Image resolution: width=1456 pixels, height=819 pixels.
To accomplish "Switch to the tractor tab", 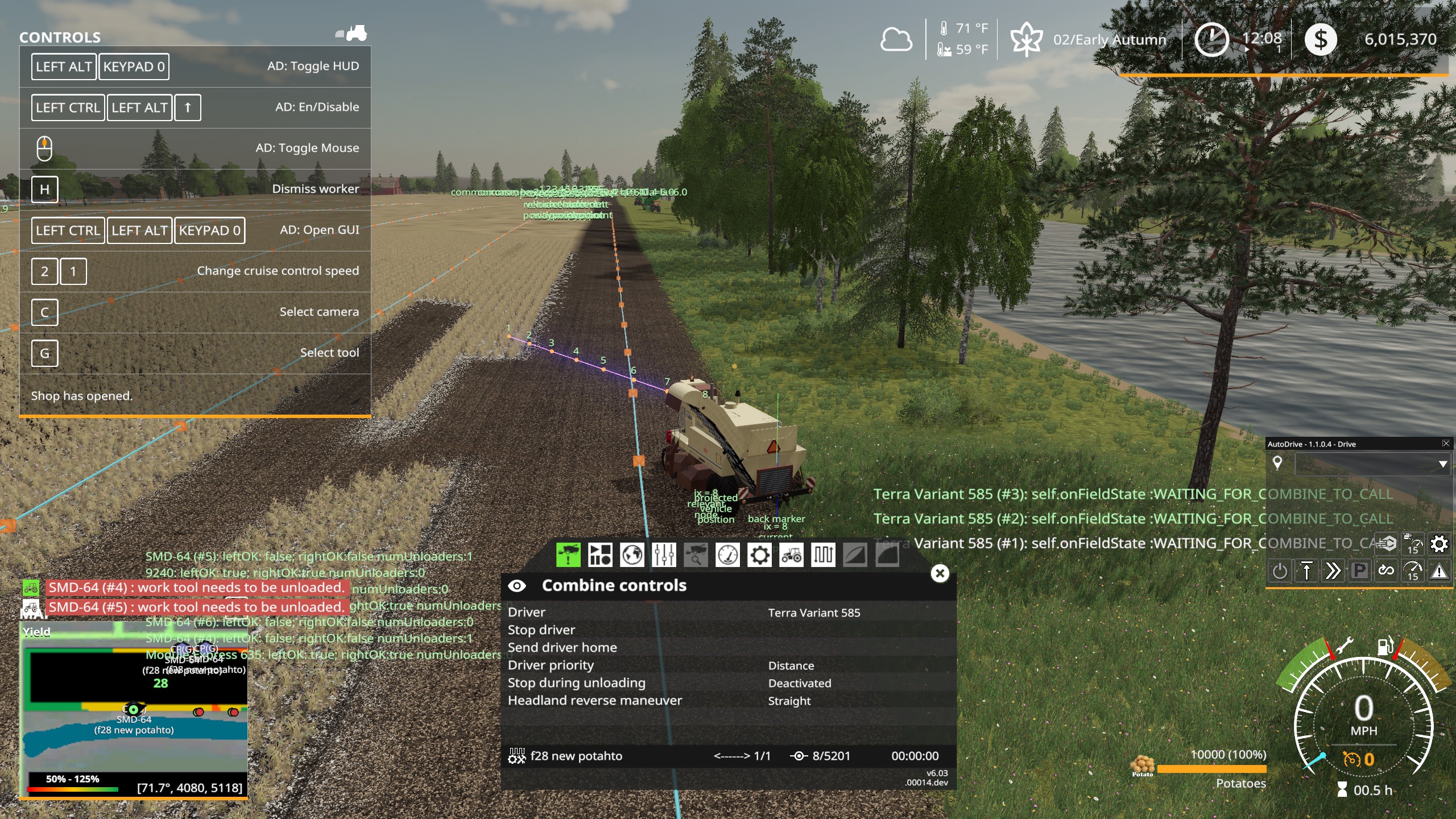I will [x=792, y=555].
